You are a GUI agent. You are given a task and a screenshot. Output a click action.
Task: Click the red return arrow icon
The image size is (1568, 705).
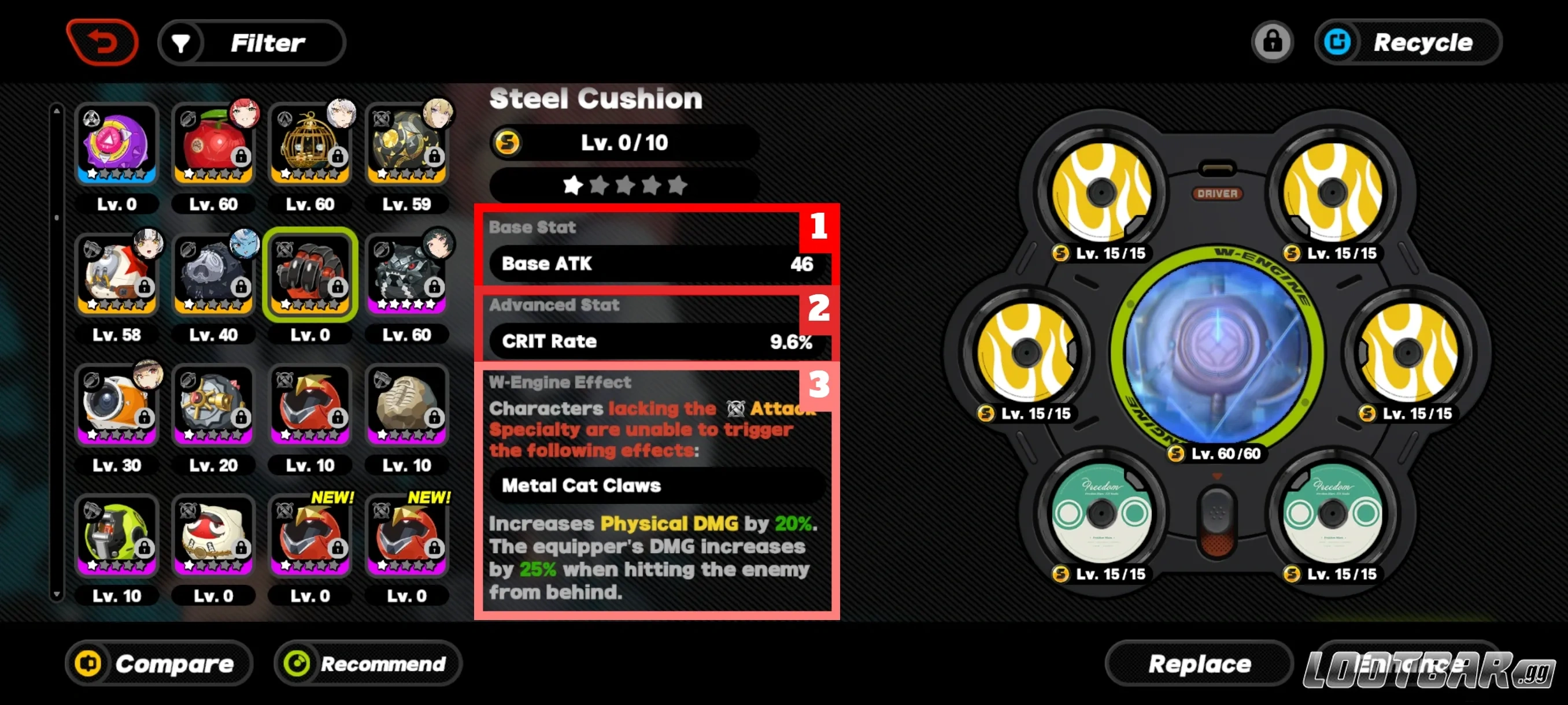point(103,42)
